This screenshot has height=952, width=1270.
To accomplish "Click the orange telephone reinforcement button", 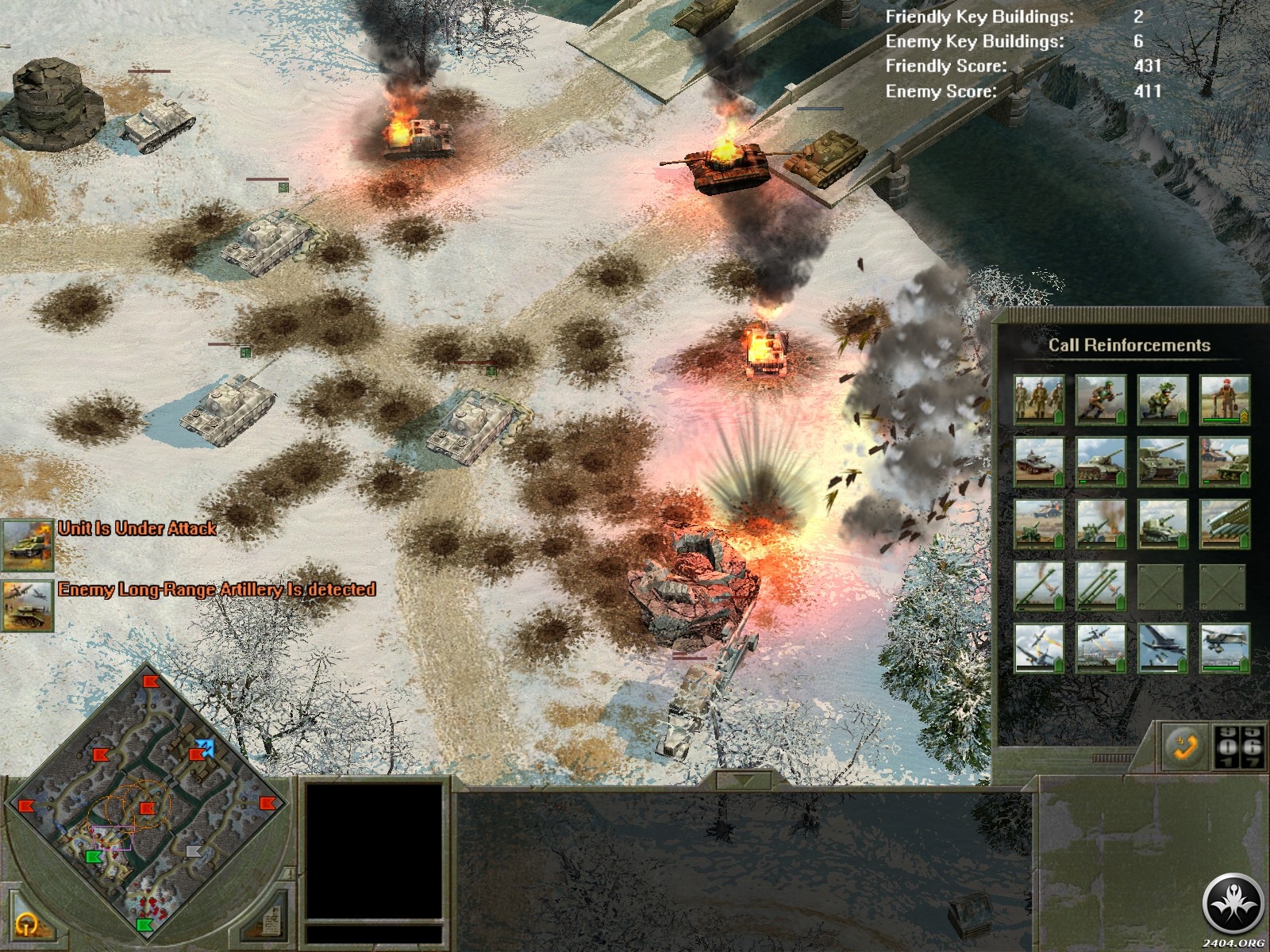I will (x=1183, y=746).
